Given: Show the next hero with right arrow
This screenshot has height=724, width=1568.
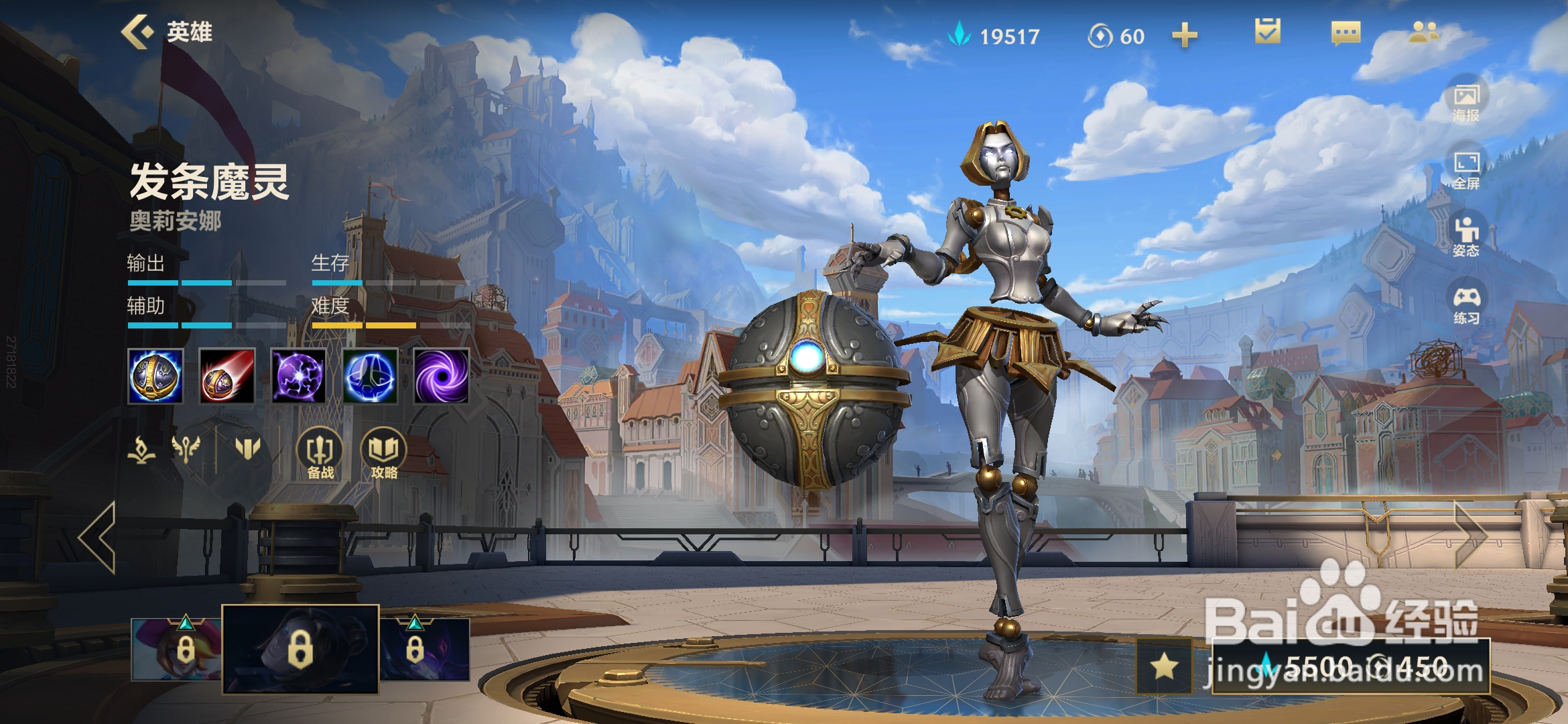Looking at the screenshot, I should click(x=1471, y=536).
